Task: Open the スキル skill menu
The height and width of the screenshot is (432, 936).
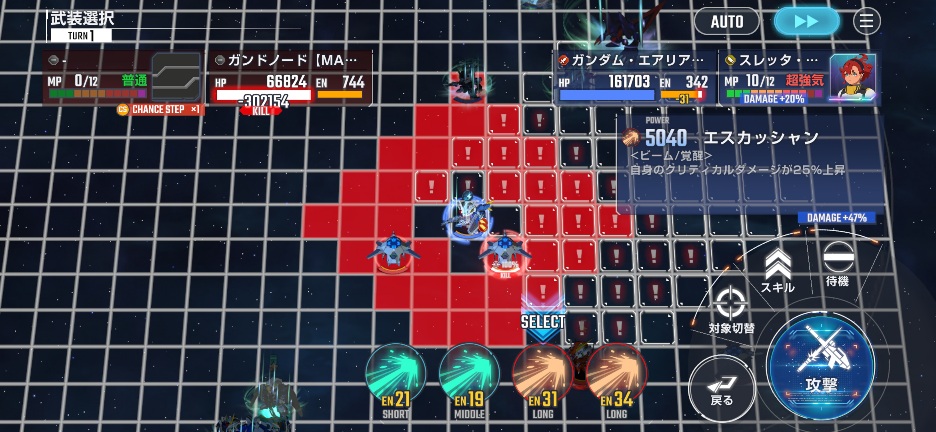Action: coord(777,271)
